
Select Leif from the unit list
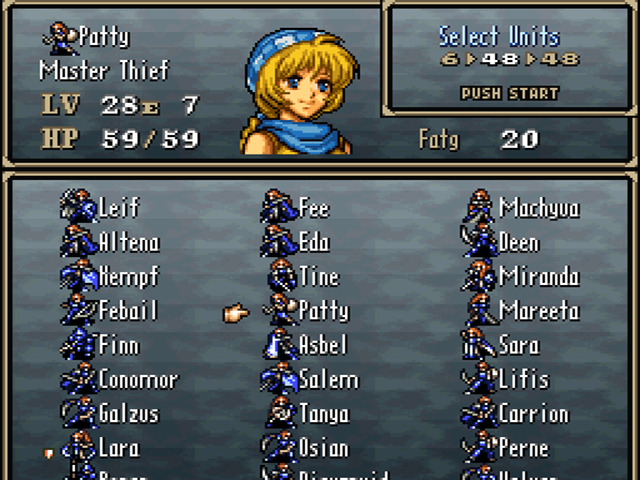118,208
